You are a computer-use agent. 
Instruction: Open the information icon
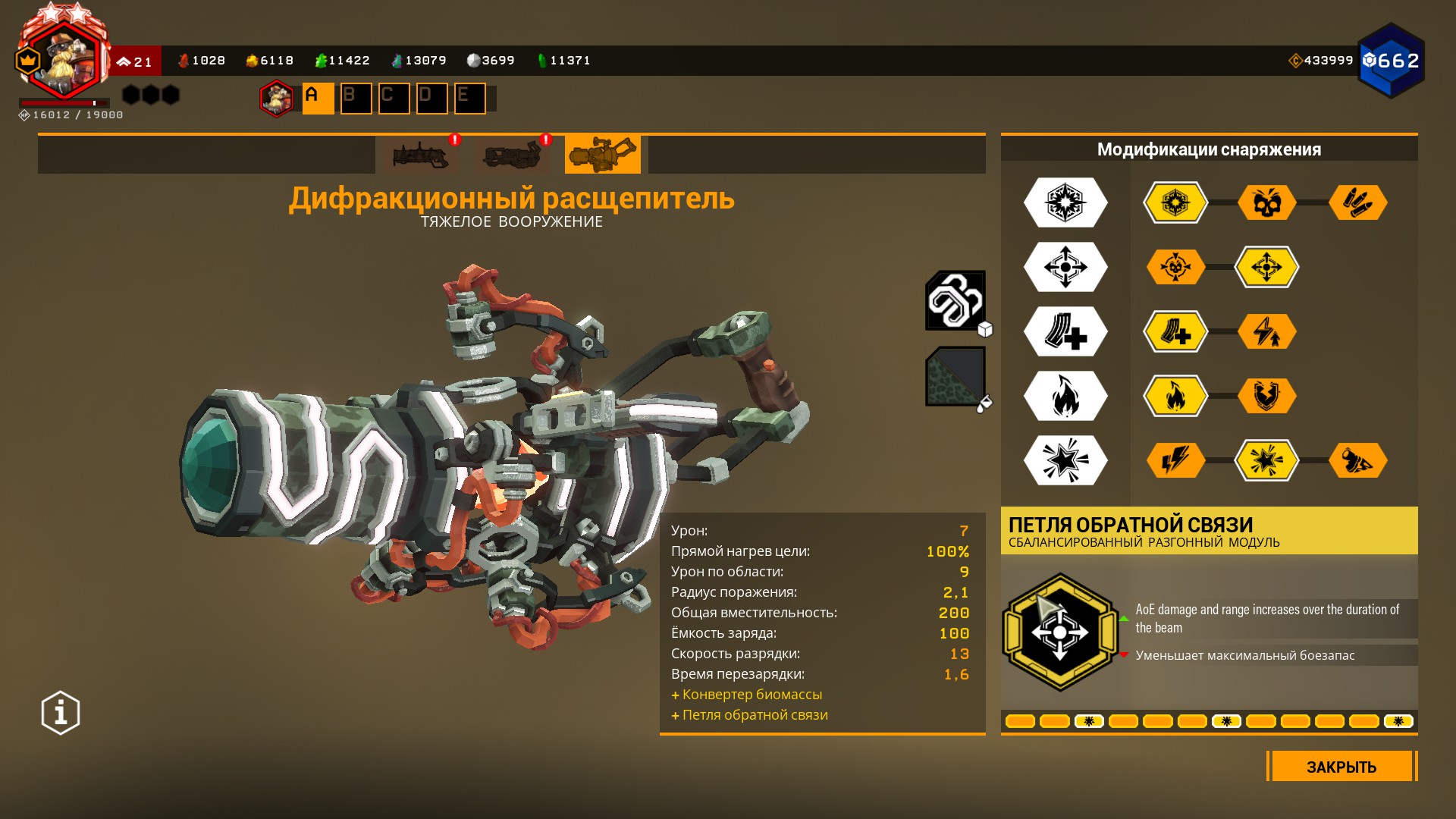pos(61,713)
